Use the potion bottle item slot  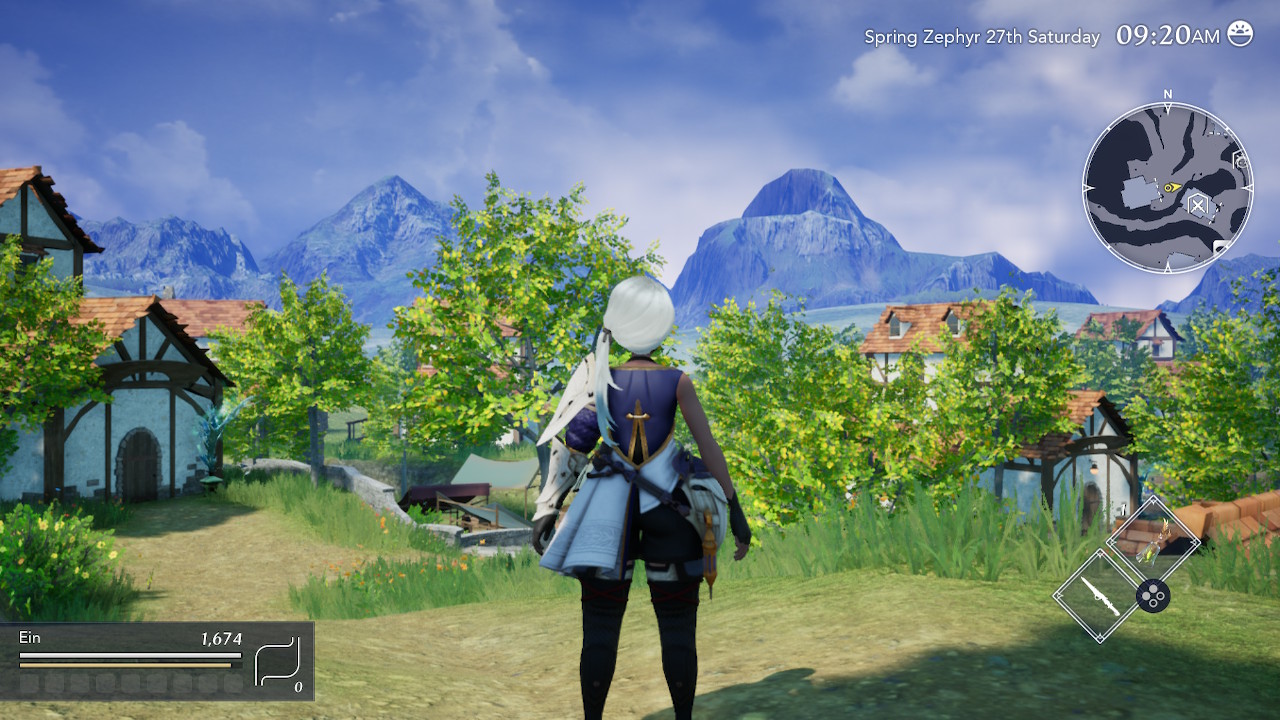coord(1153,545)
